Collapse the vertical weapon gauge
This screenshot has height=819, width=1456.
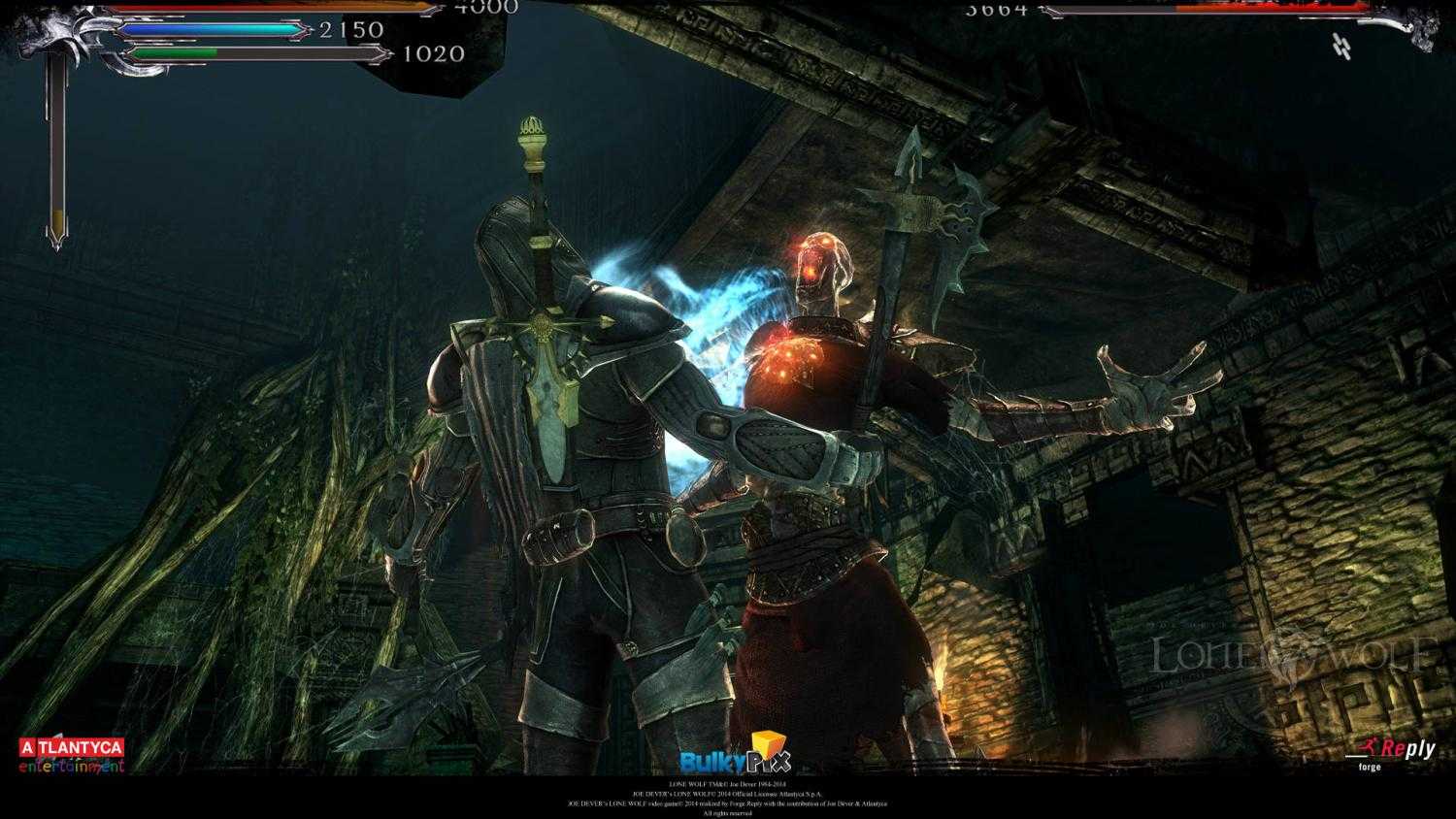pos(56,155)
